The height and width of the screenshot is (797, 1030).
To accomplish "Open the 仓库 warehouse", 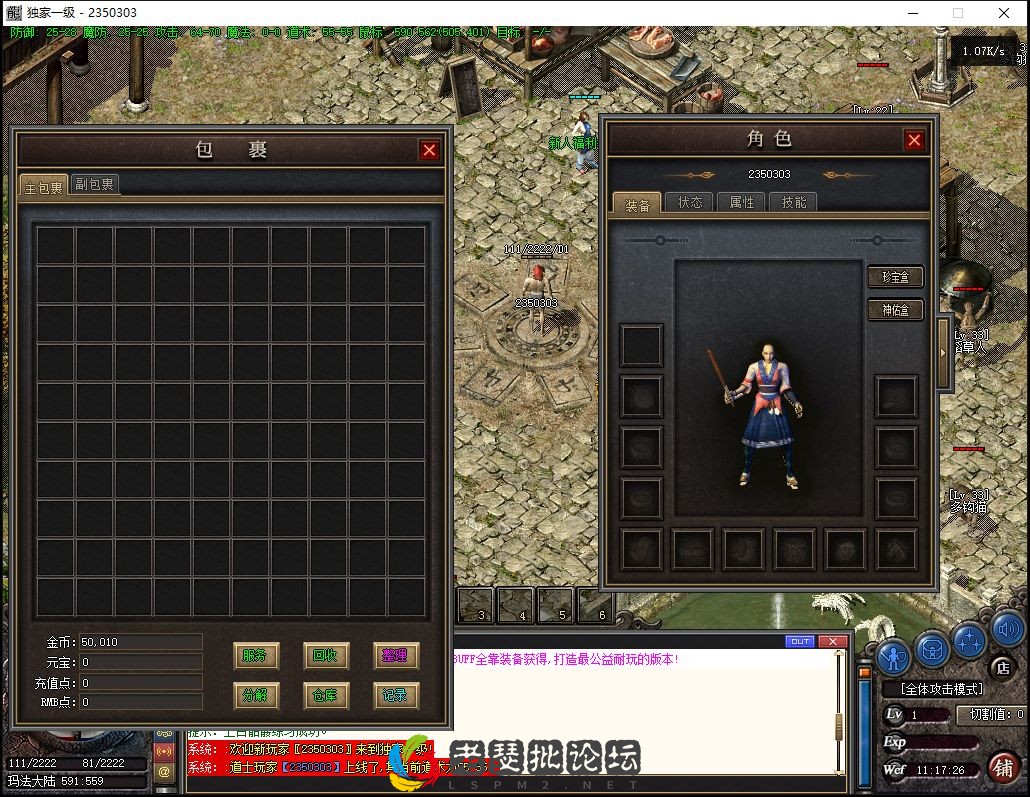I will coord(325,695).
